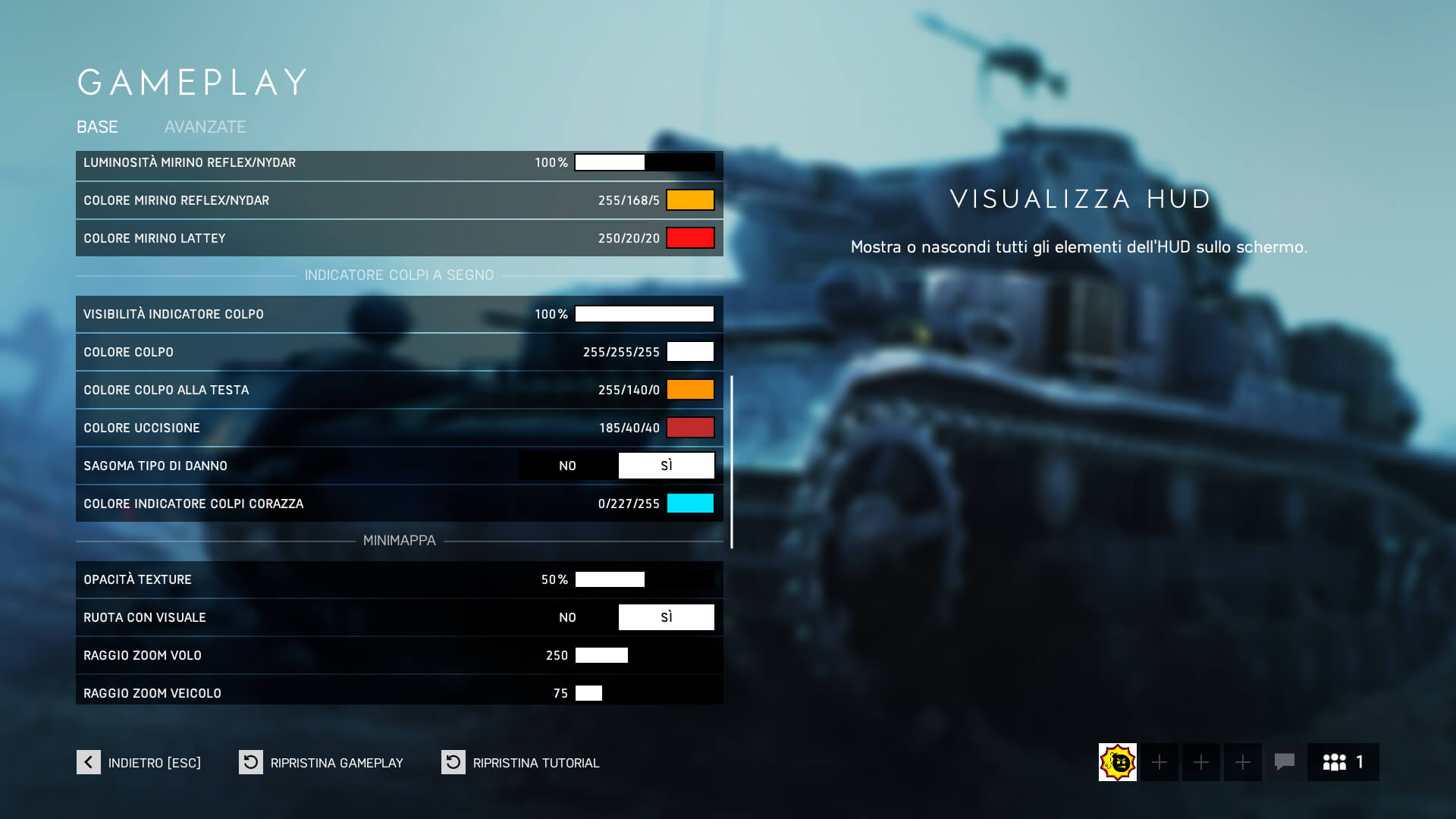
Task: Open the orange Colore Mirino Reflex/Nydar swatch
Action: point(689,199)
